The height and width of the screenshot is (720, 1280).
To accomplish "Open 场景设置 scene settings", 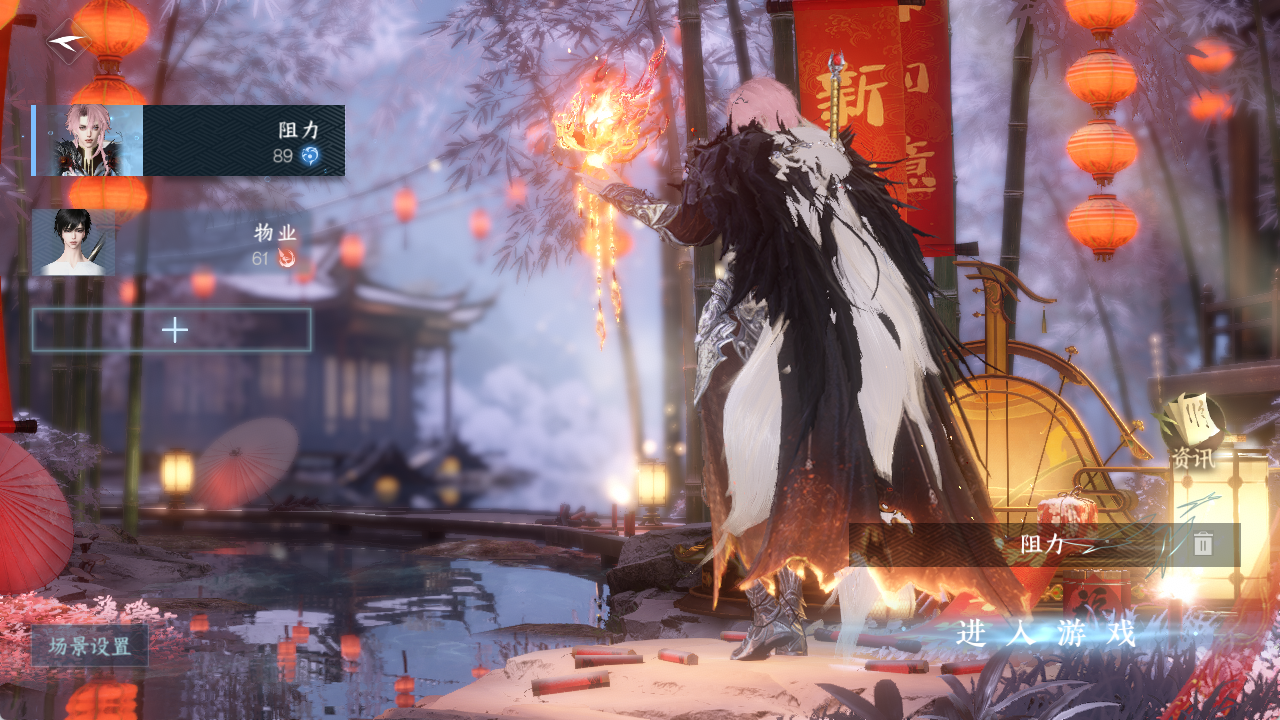I will [x=90, y=646].
